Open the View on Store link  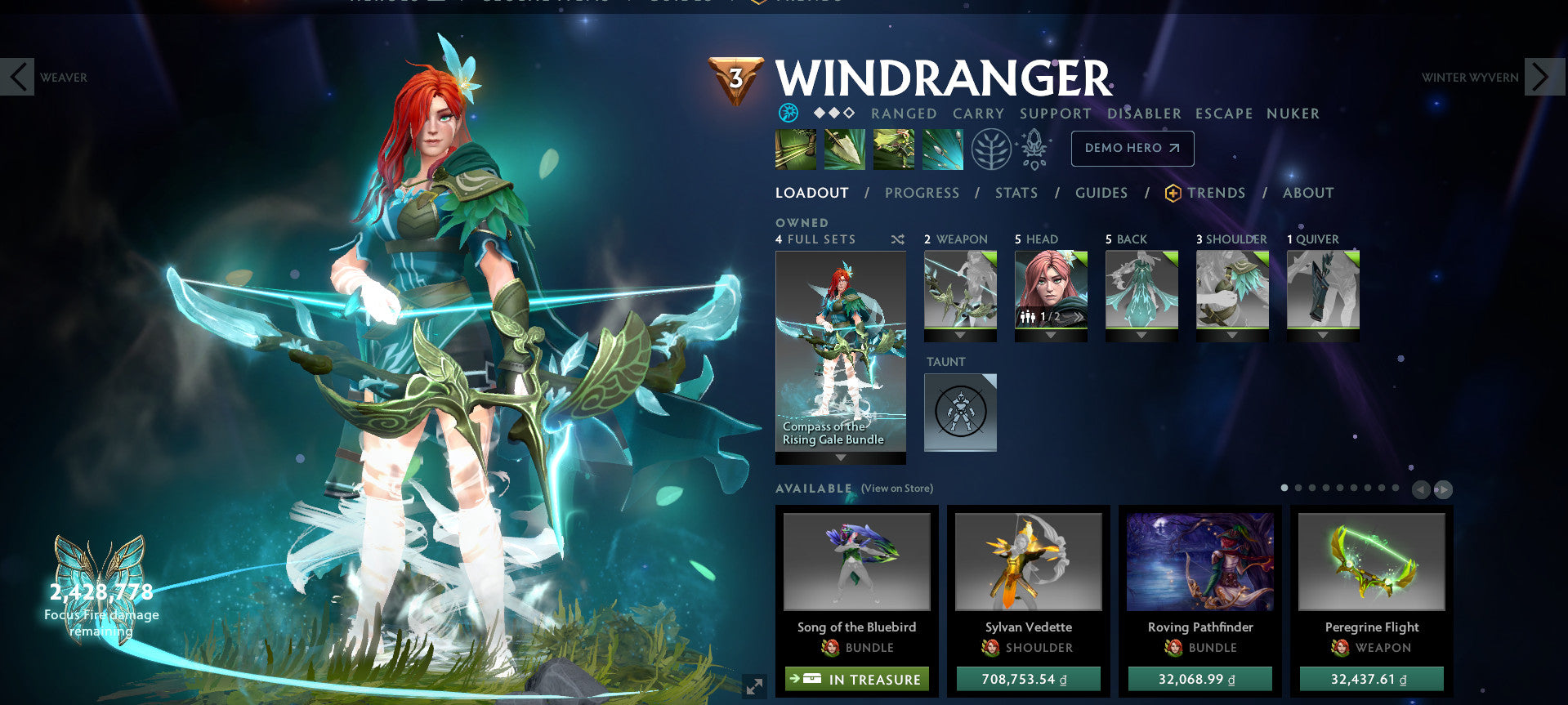pyautogui.click(x=896, y=488)
